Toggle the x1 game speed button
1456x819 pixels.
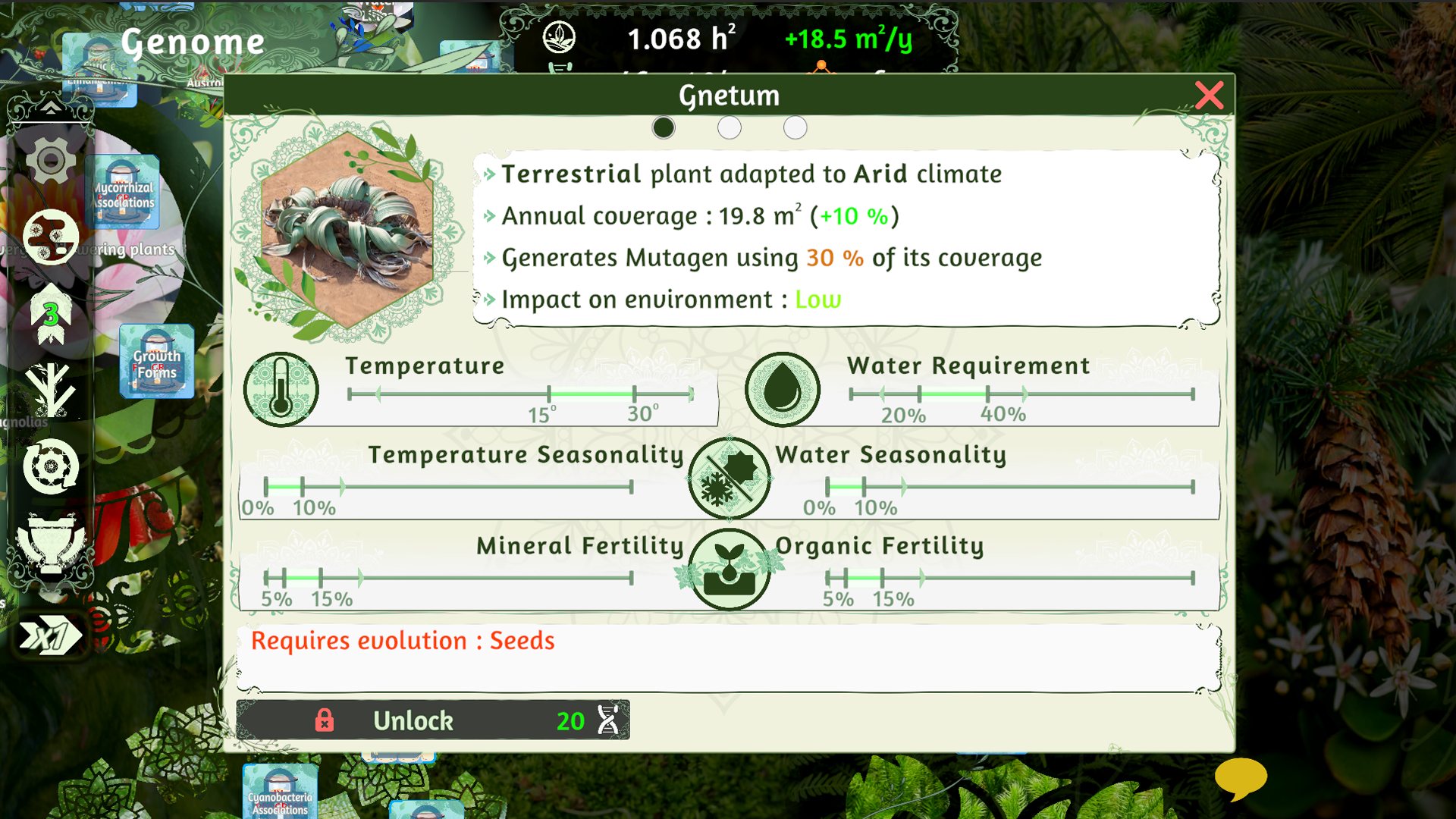50,635
